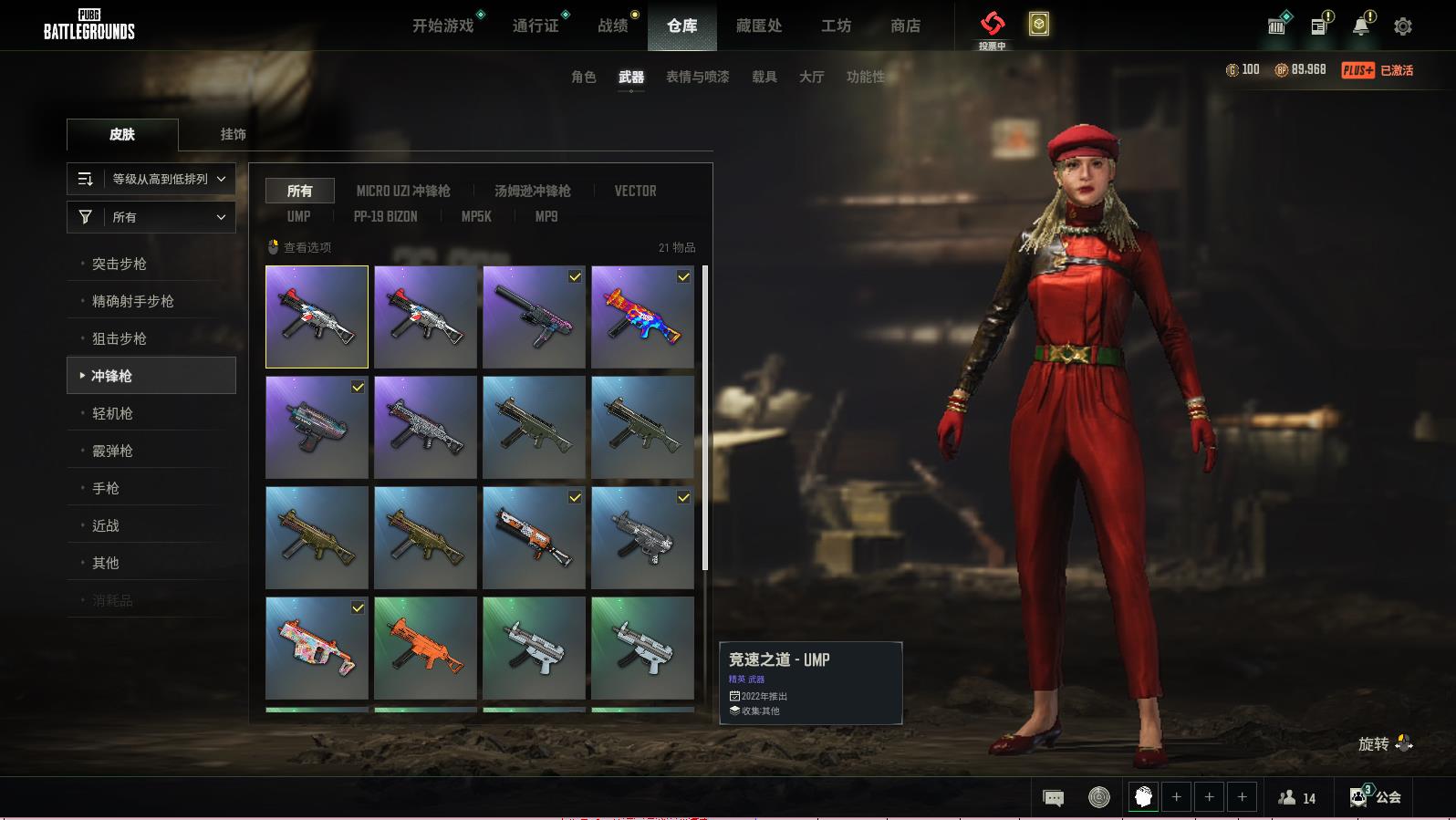
Task: Filter skins by VECTOR
Action: pos(635,191)
